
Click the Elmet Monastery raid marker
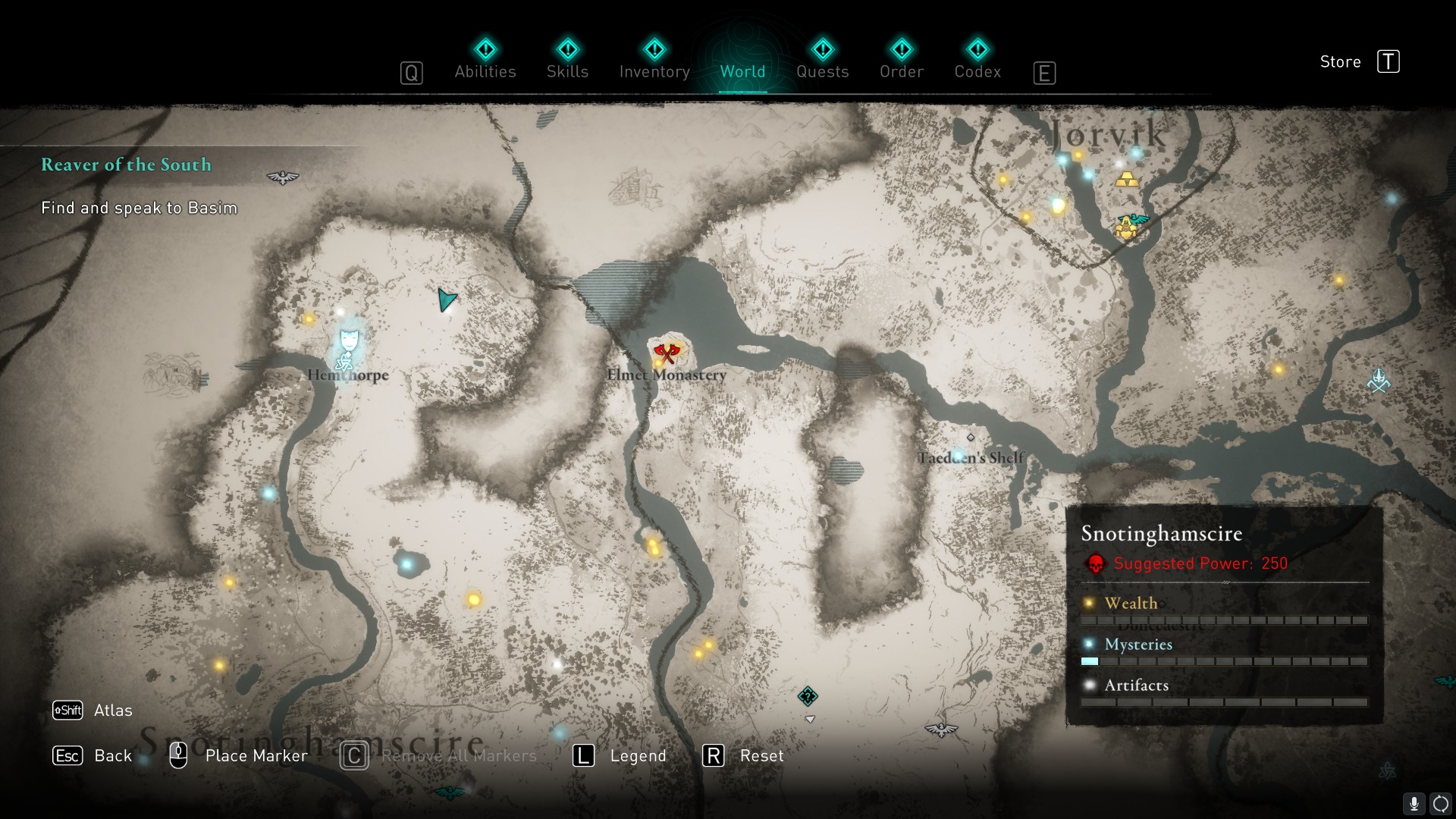pos(667,353)
